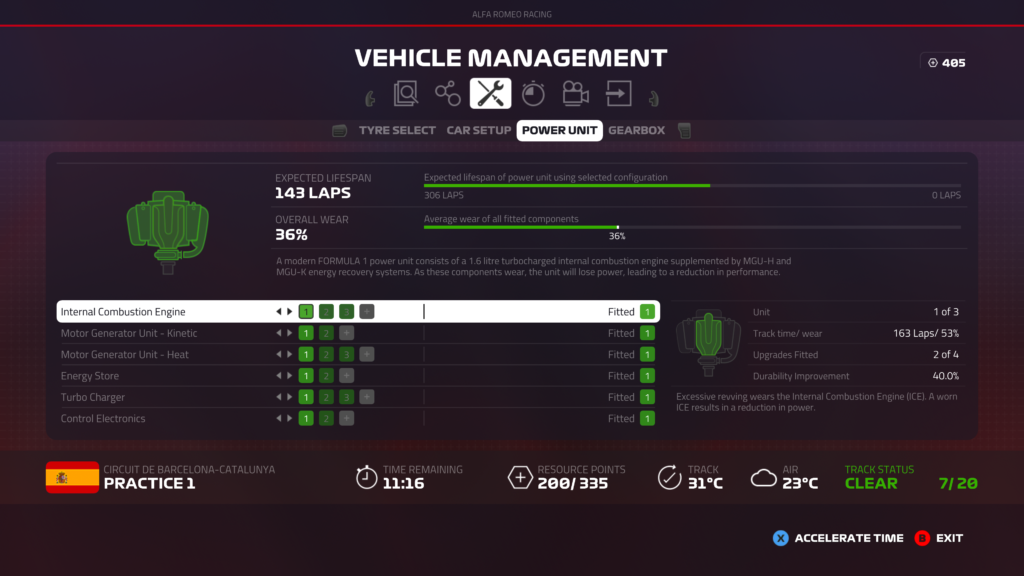Open the magnifier documents icon section
The height and width of the screenshot is (576, 1024).
coord(406,94)
